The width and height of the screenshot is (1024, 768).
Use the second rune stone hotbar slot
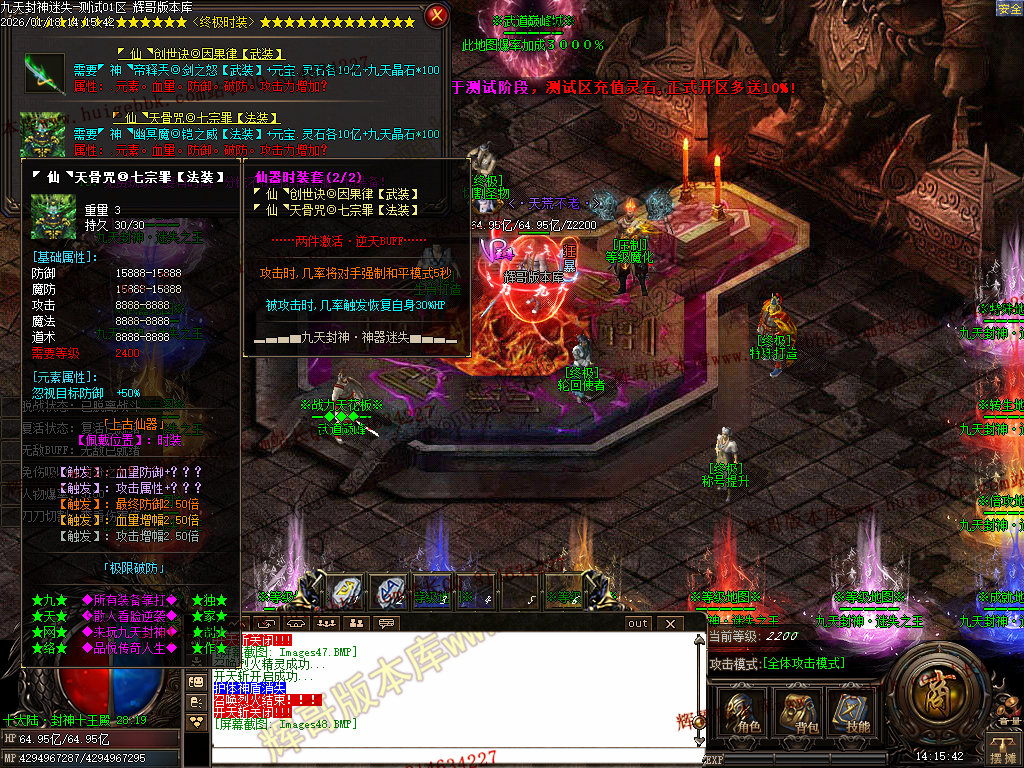[x=391, y=592]
